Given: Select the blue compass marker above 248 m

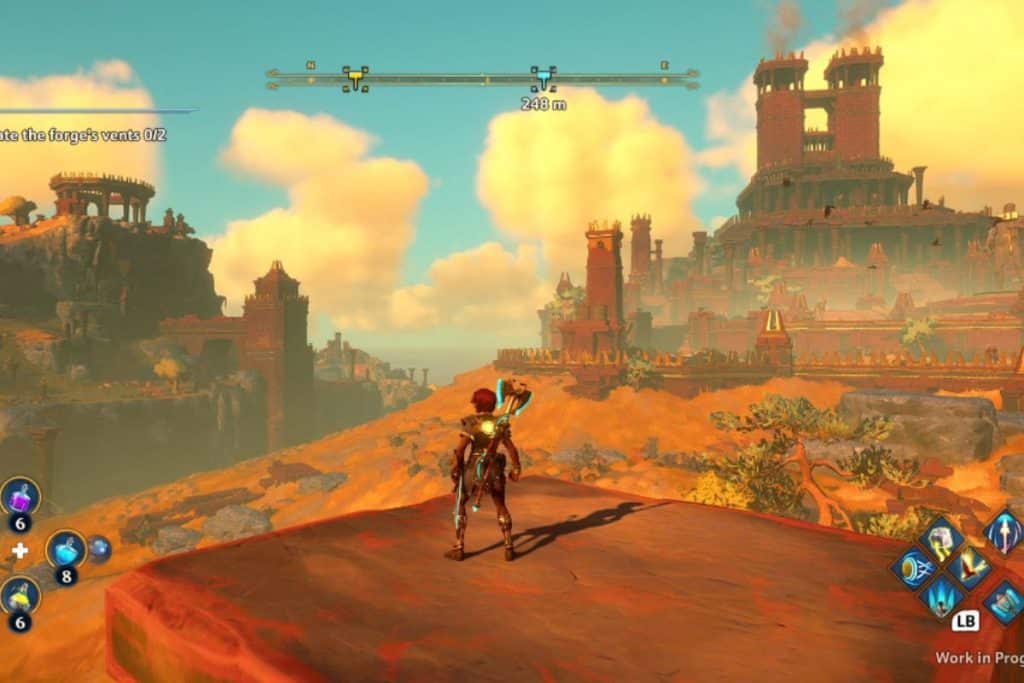Looking at the screenshot, I should tap(543, 77).
